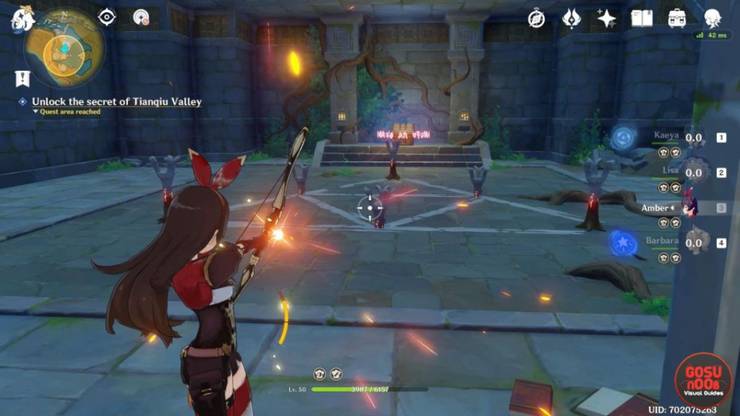Open the quest menu exclamation icon
740x416 pixels.
(22, 77)
